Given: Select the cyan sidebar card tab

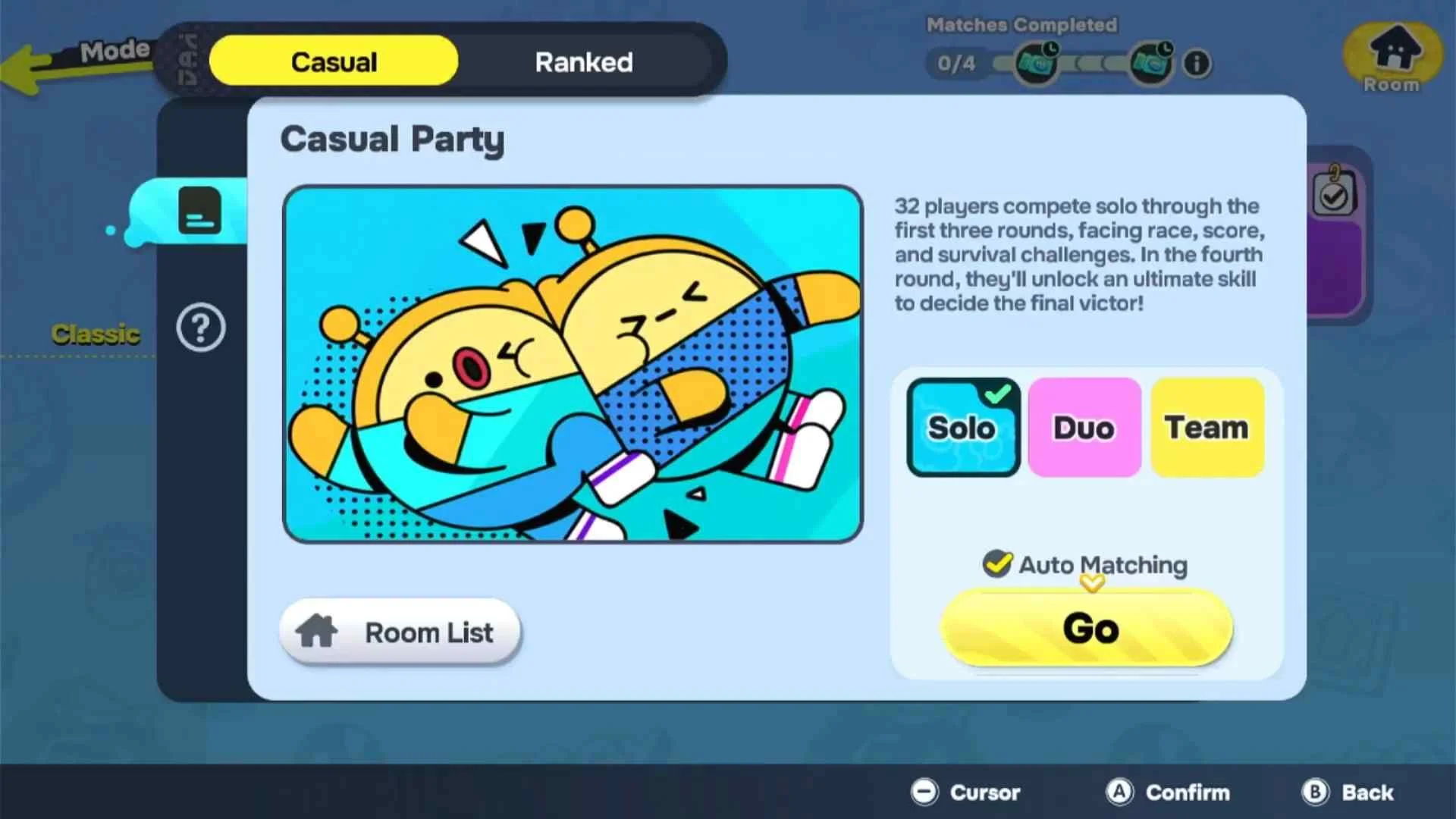Looking at the screenshot, I should (199, 211).
